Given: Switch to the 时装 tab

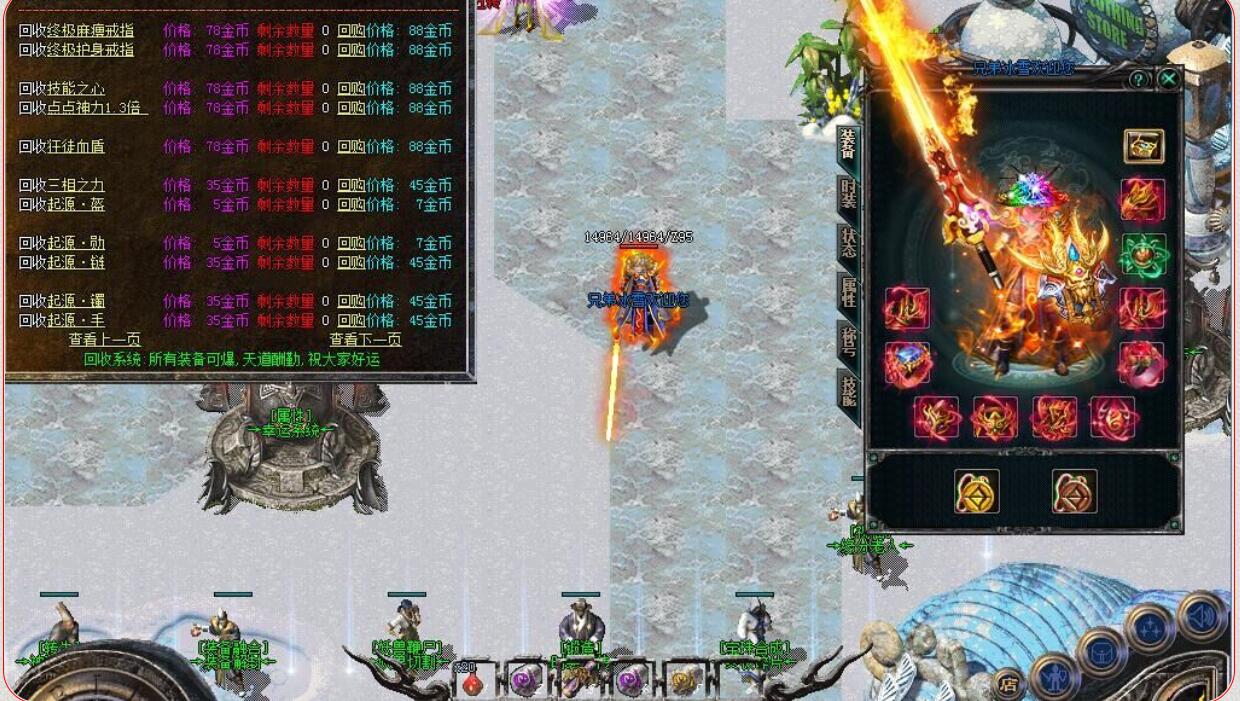Looking at the screenshot, I should pyautogui.click(x=848, y=196).
